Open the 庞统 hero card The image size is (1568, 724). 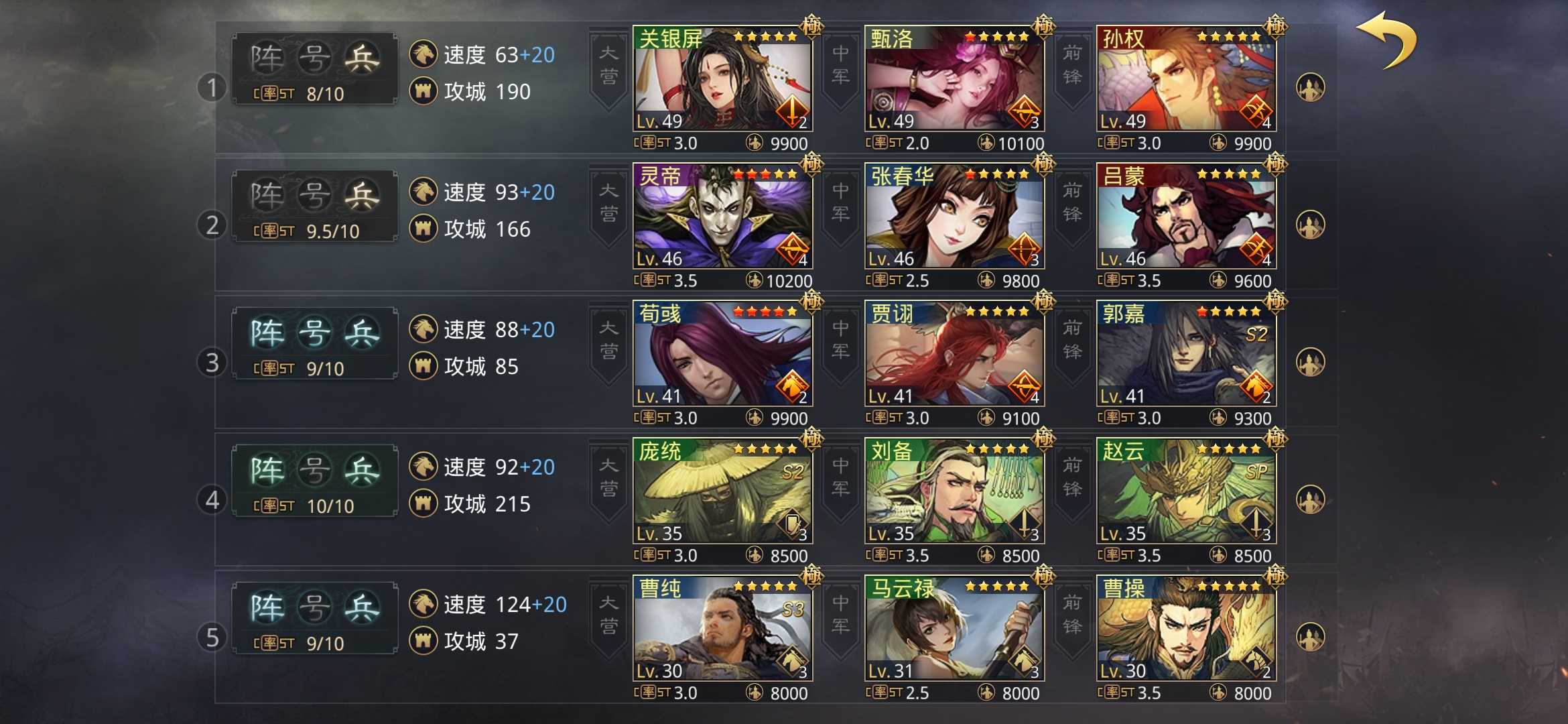coord(722,491)
